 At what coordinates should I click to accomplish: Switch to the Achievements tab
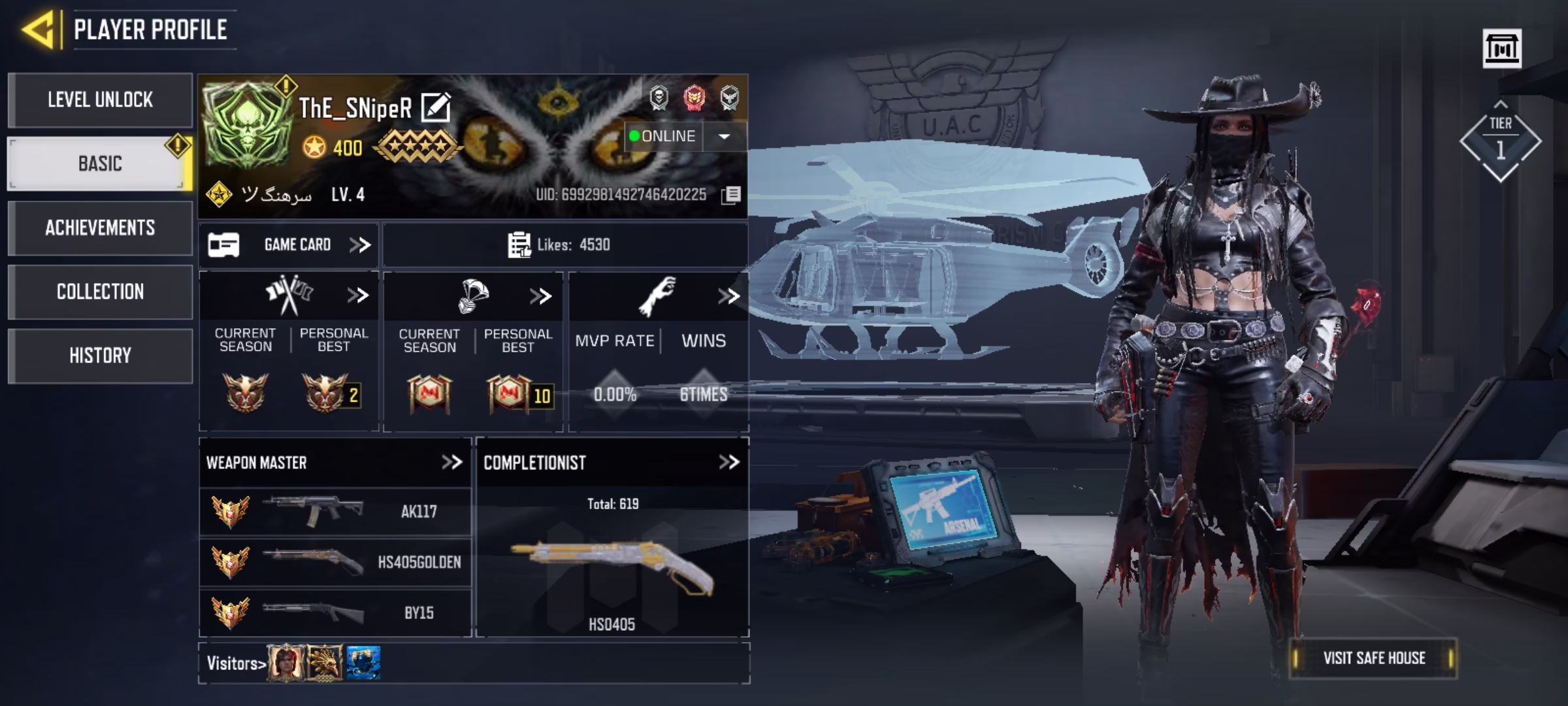pos(100,228)
